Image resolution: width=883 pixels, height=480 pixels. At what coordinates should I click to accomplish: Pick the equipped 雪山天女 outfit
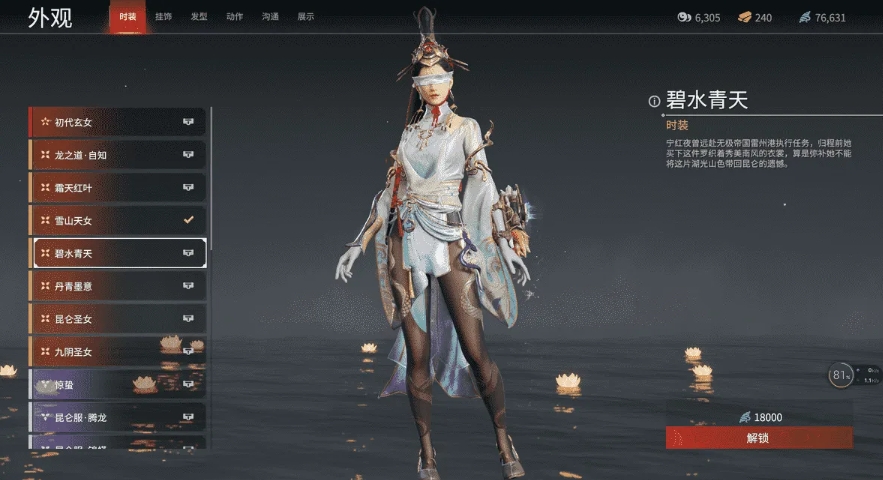click(118, 220)
